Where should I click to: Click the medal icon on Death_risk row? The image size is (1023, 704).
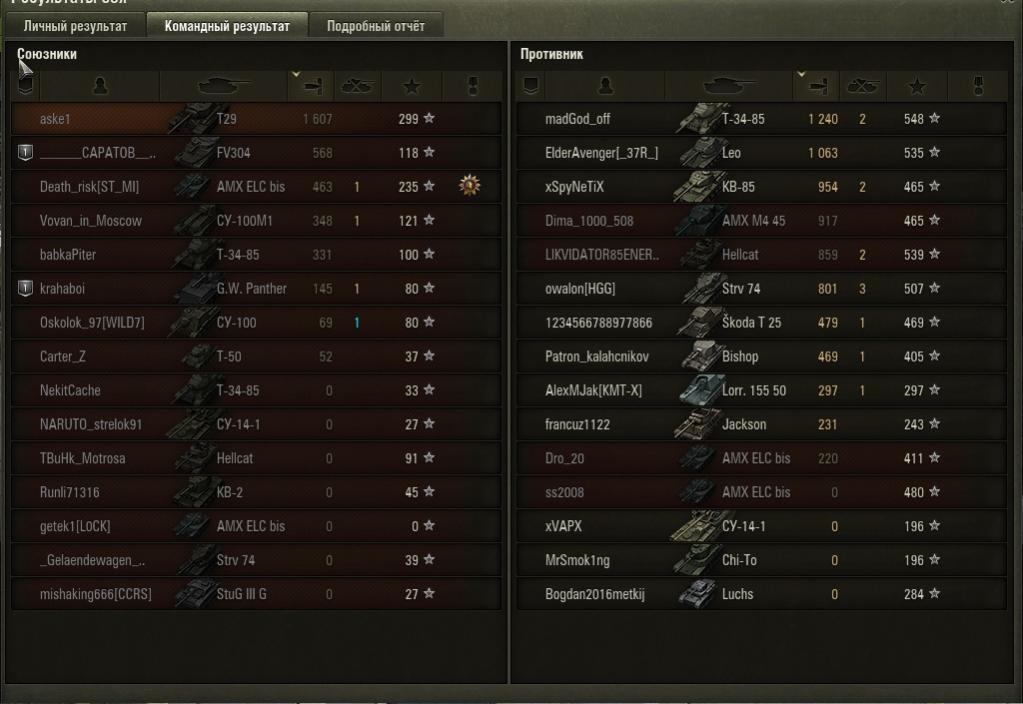point(469,186)
